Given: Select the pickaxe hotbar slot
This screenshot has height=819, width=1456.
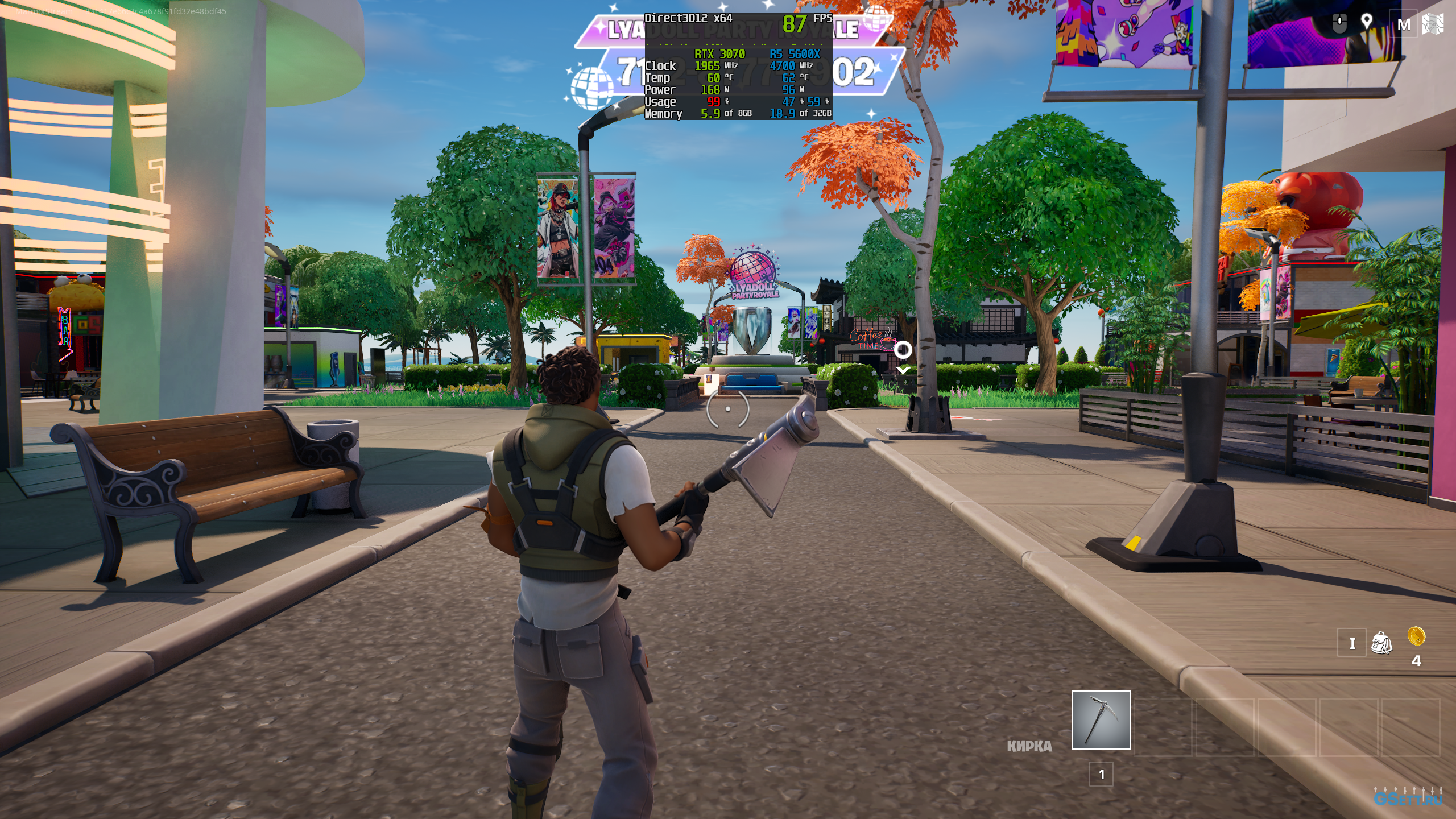Looking at the screenshot, I should tap(1101, 719).
